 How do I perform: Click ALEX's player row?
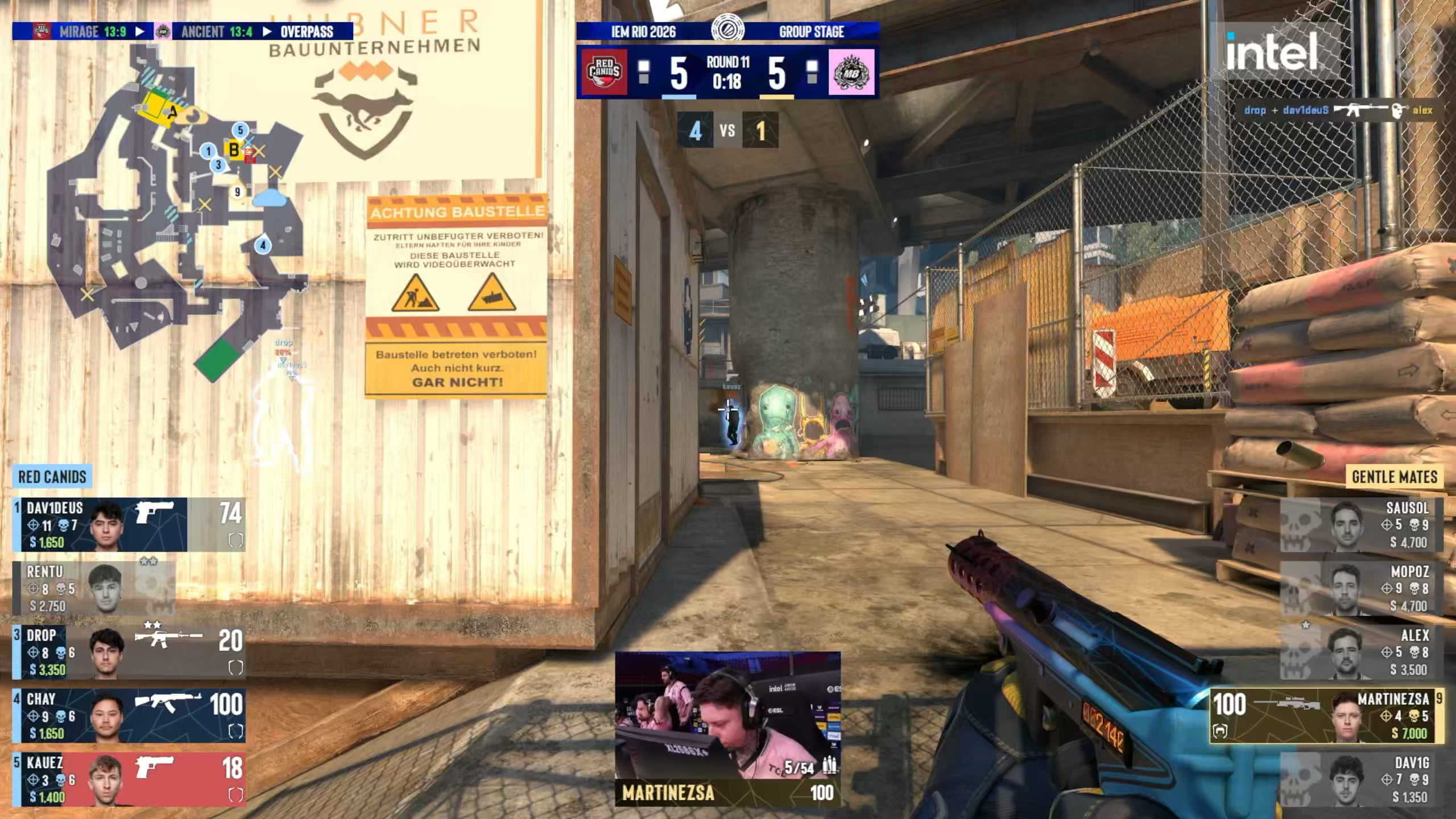click(1362, 652)
